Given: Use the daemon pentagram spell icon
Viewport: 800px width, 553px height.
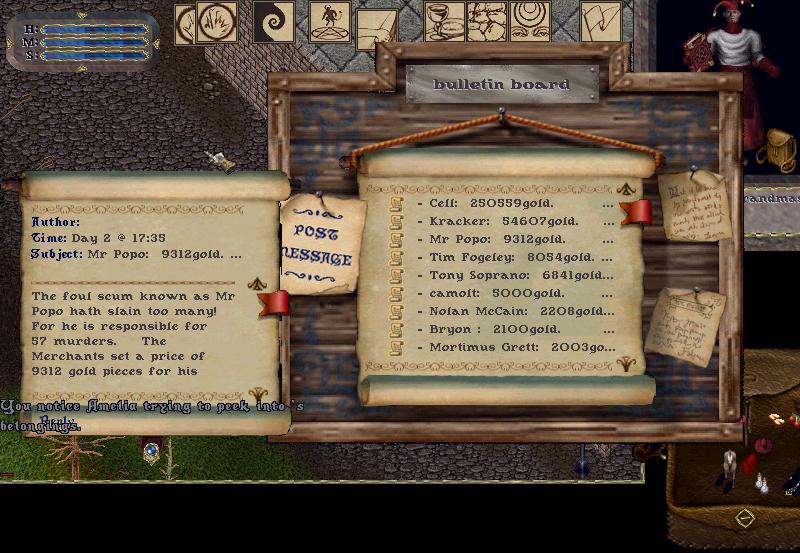Looking at the screenshot, I should [x=329, y=22].
